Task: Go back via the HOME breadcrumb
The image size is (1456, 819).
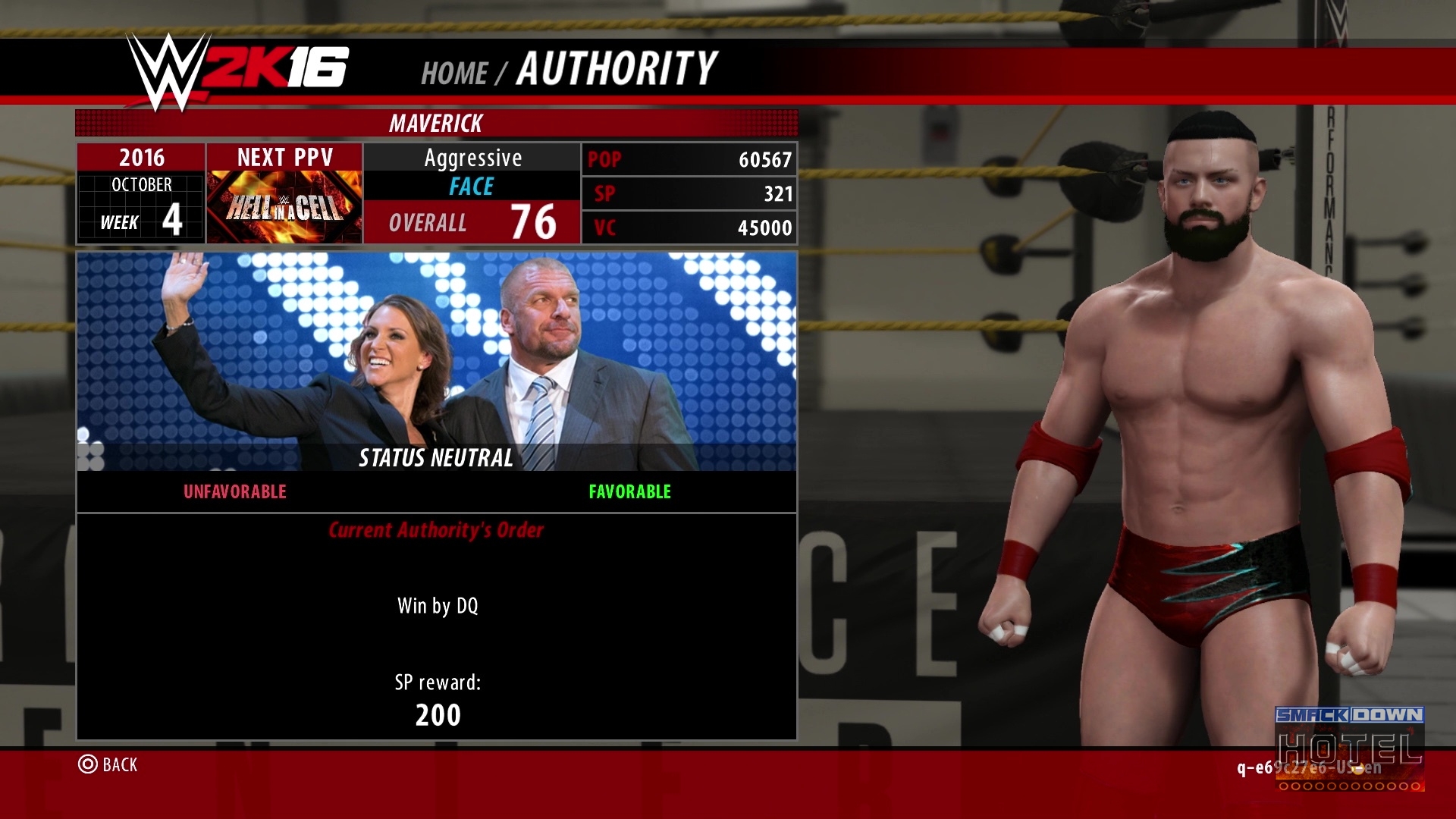Action: pos(453,73)
